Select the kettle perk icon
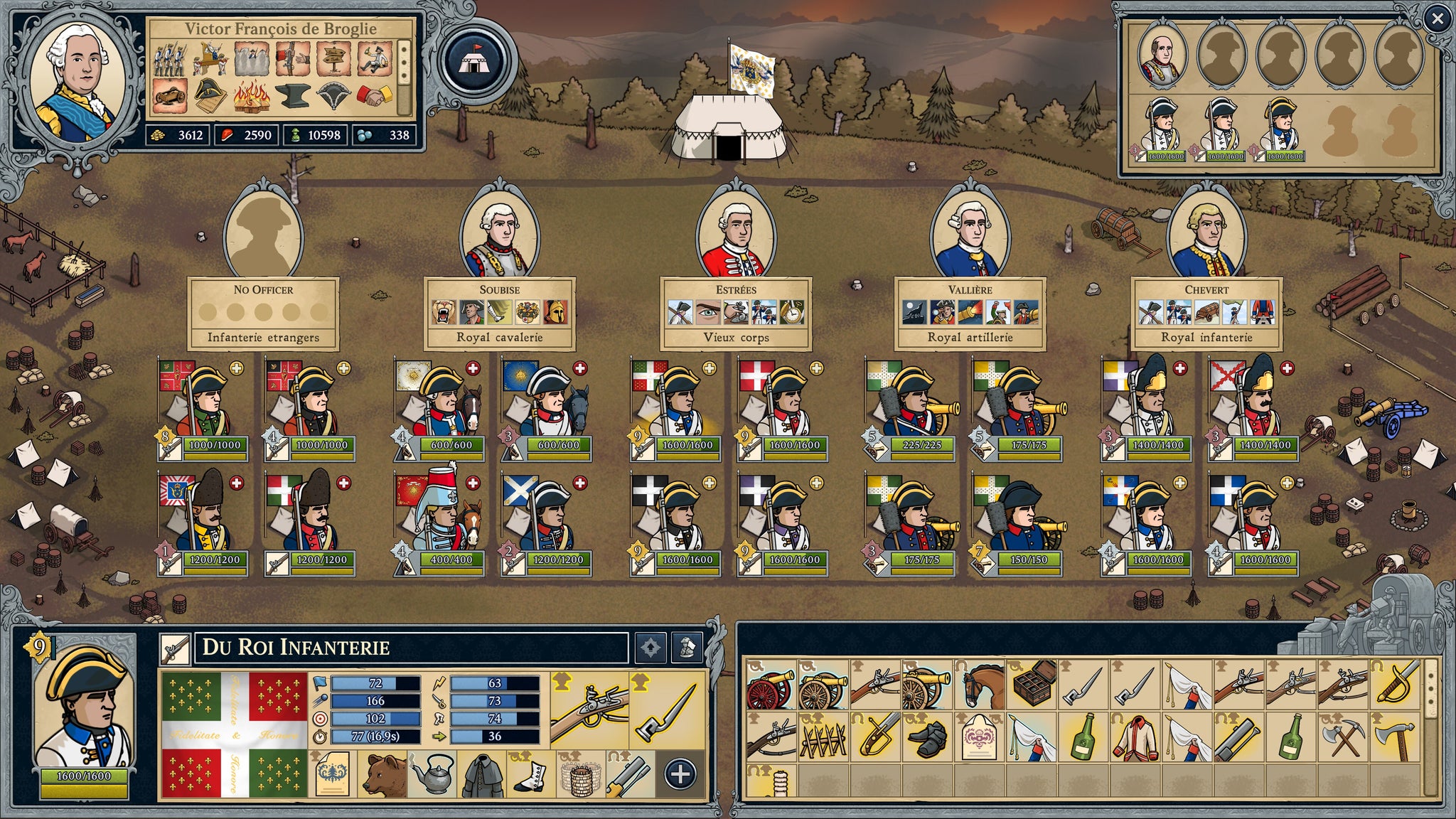This screenshot has height=819, width=1456. pos(433,774)
